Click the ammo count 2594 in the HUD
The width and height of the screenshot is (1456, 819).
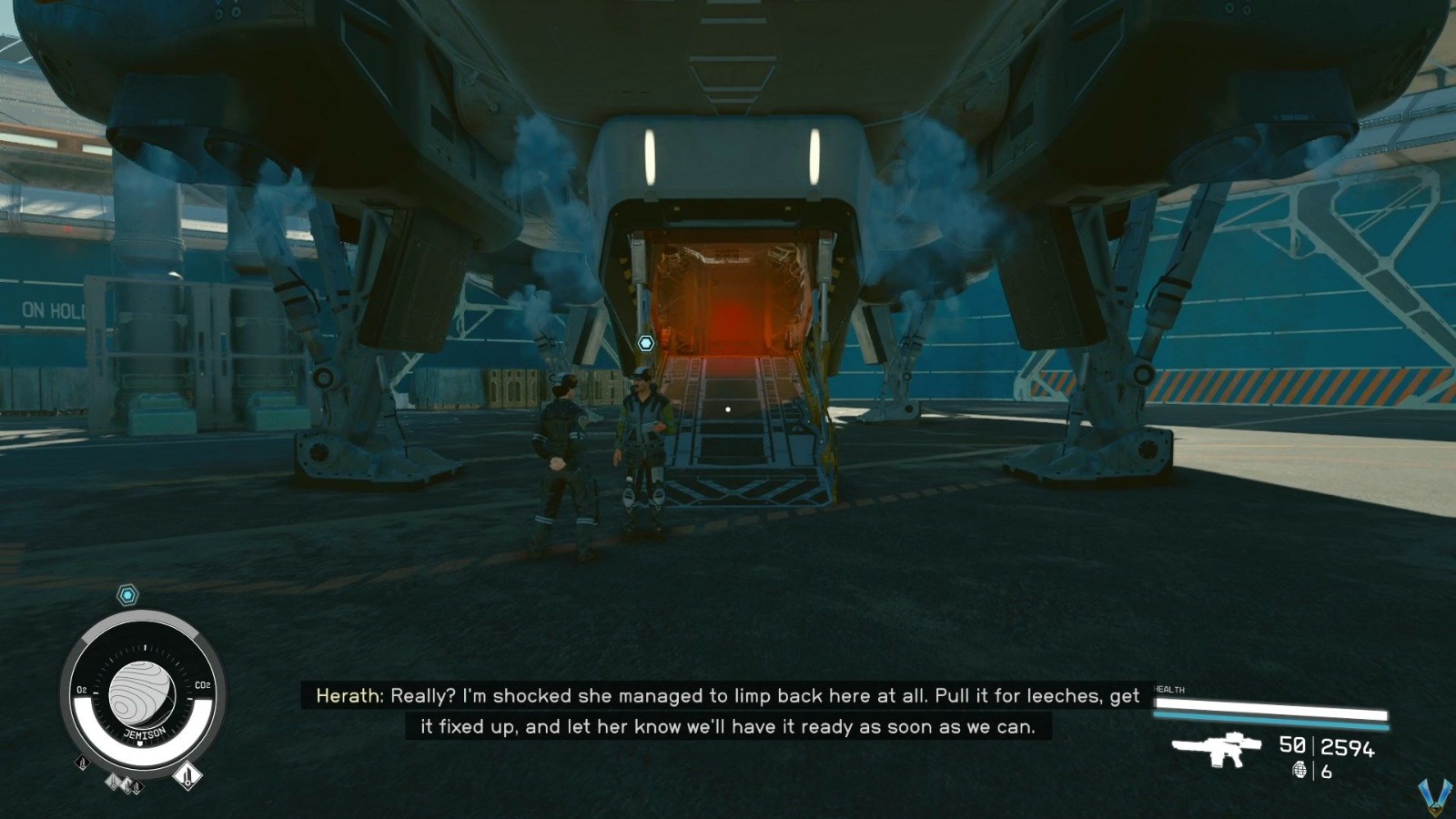[1347, 748]
